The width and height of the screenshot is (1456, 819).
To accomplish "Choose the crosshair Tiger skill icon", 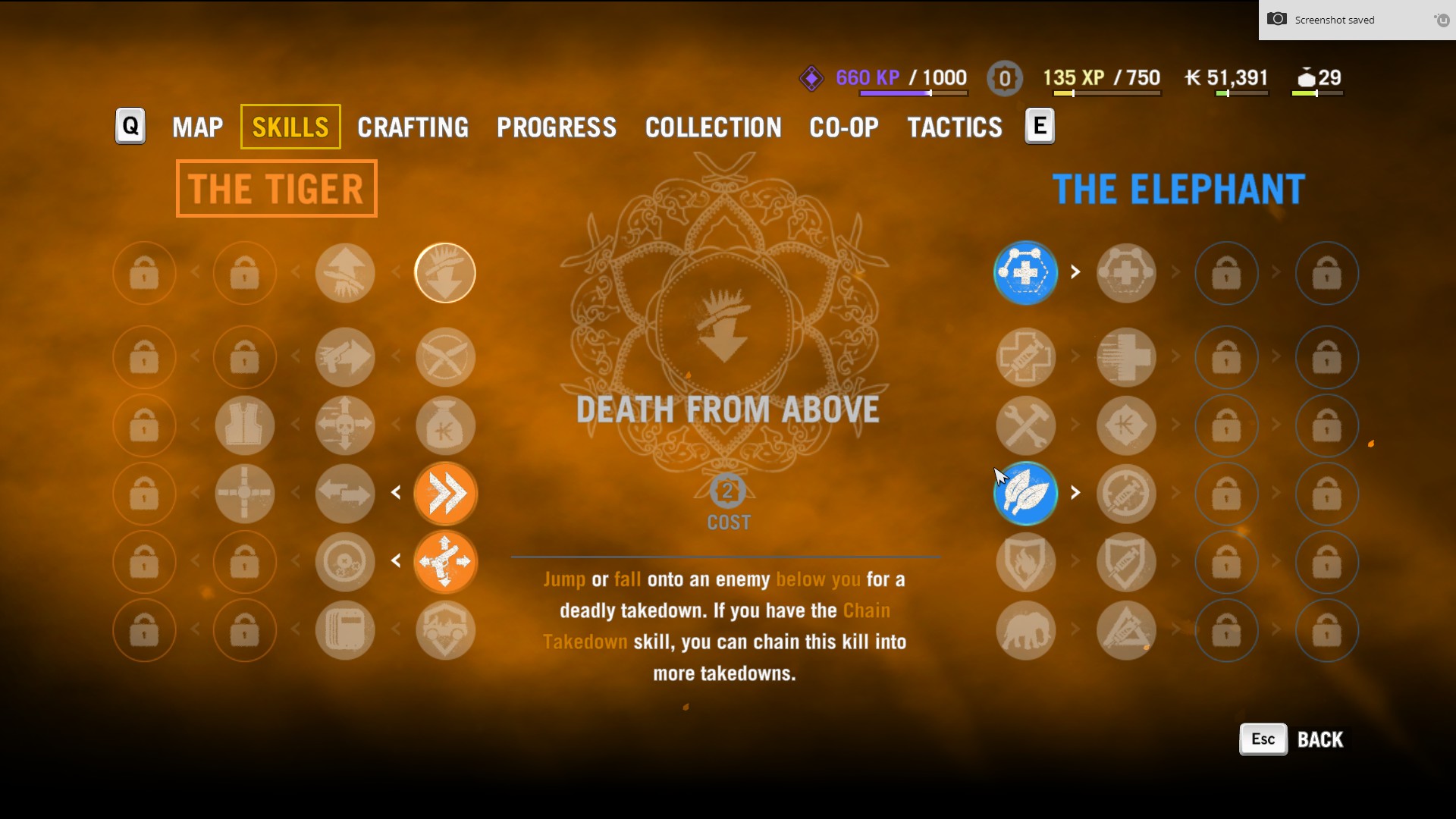I will pos(245,494).
